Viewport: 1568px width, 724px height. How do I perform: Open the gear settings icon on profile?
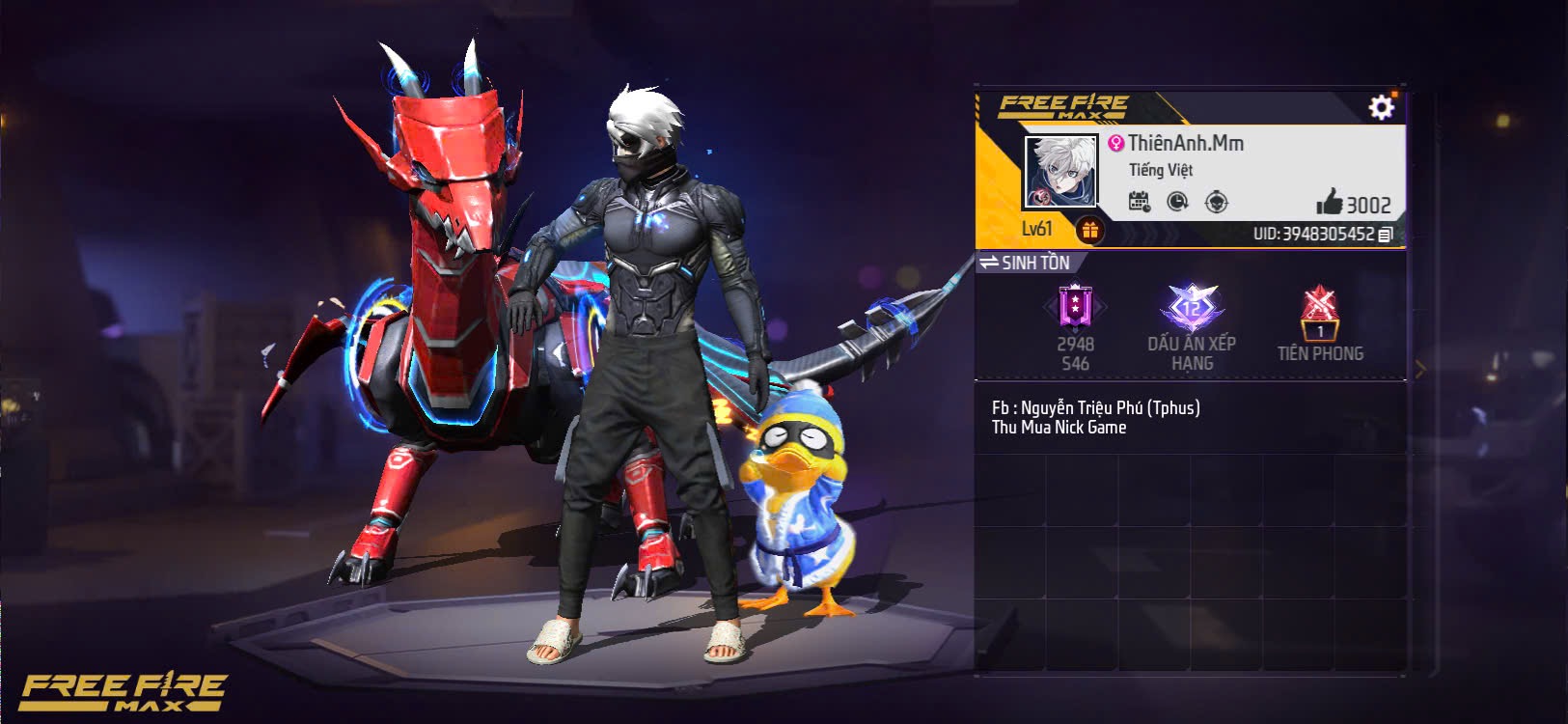pyautogui.click(x=1381, y=106)
